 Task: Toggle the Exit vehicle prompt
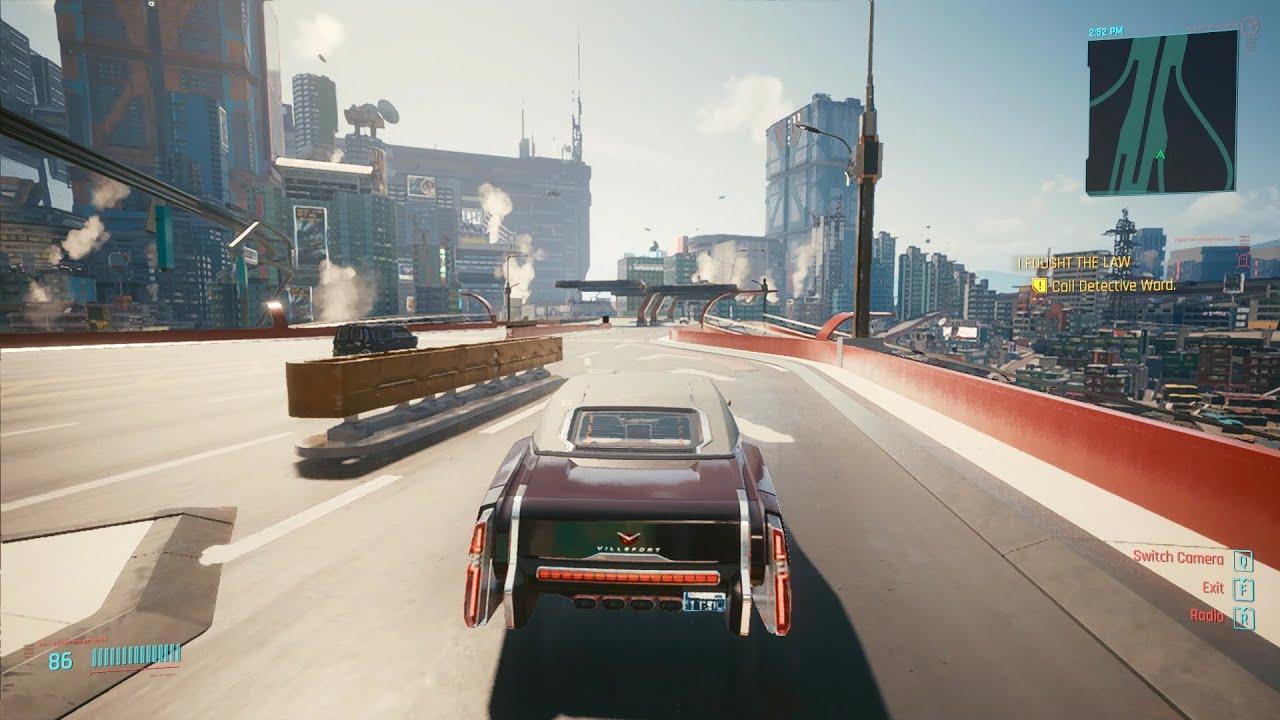pos(1214,588)
